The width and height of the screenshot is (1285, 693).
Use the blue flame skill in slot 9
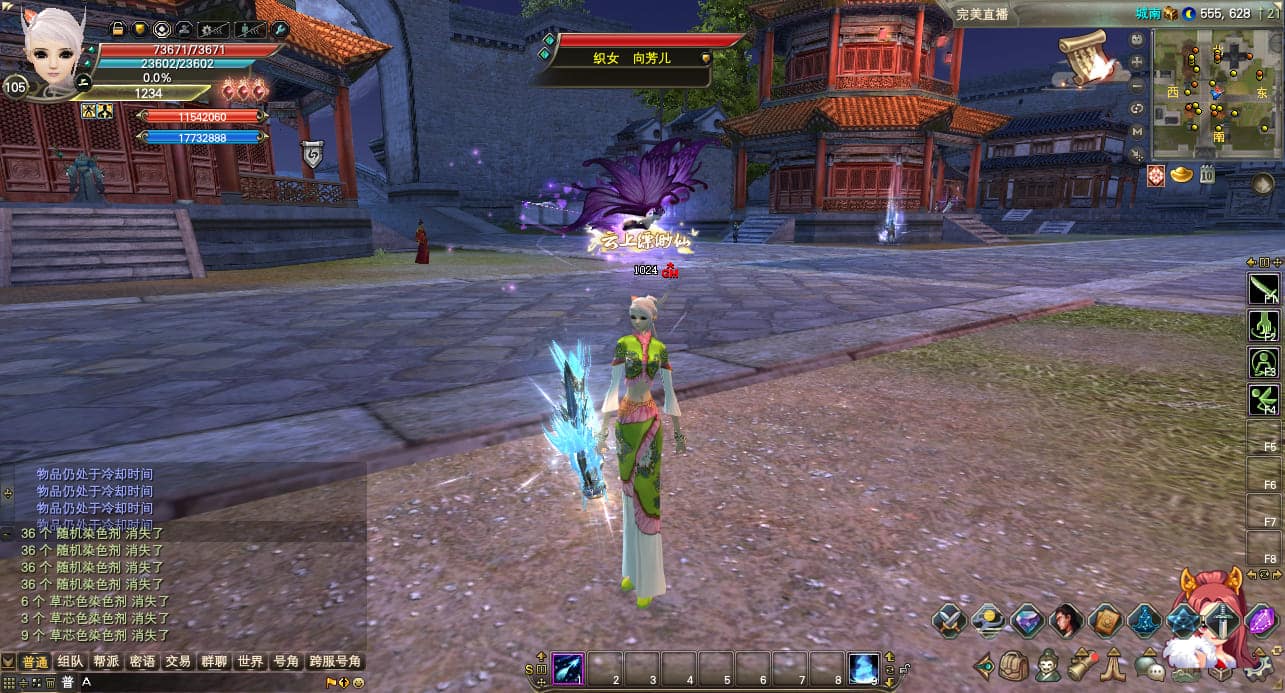[x=863, y=668]
